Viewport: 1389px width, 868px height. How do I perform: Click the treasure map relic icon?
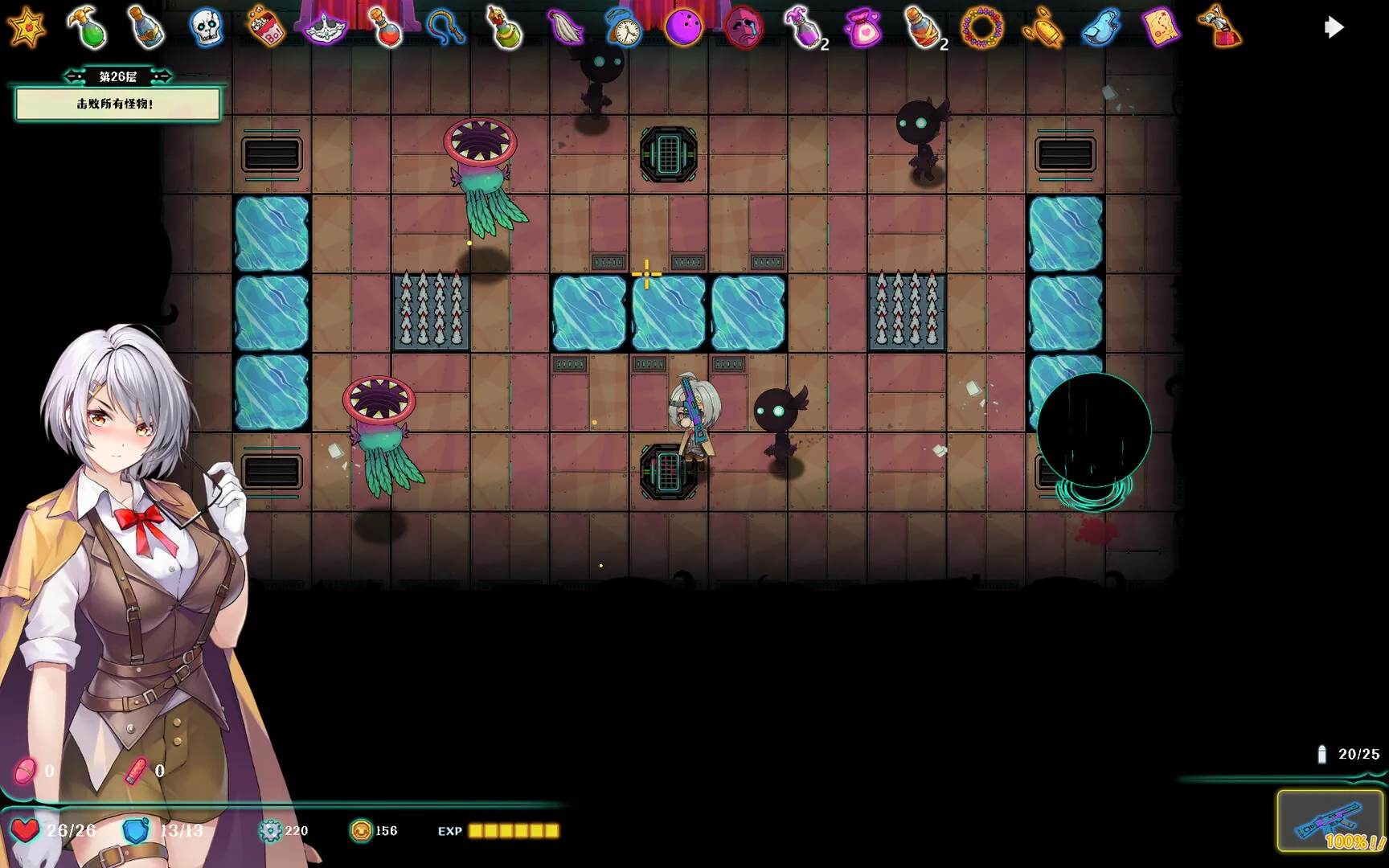[1161, 29]
